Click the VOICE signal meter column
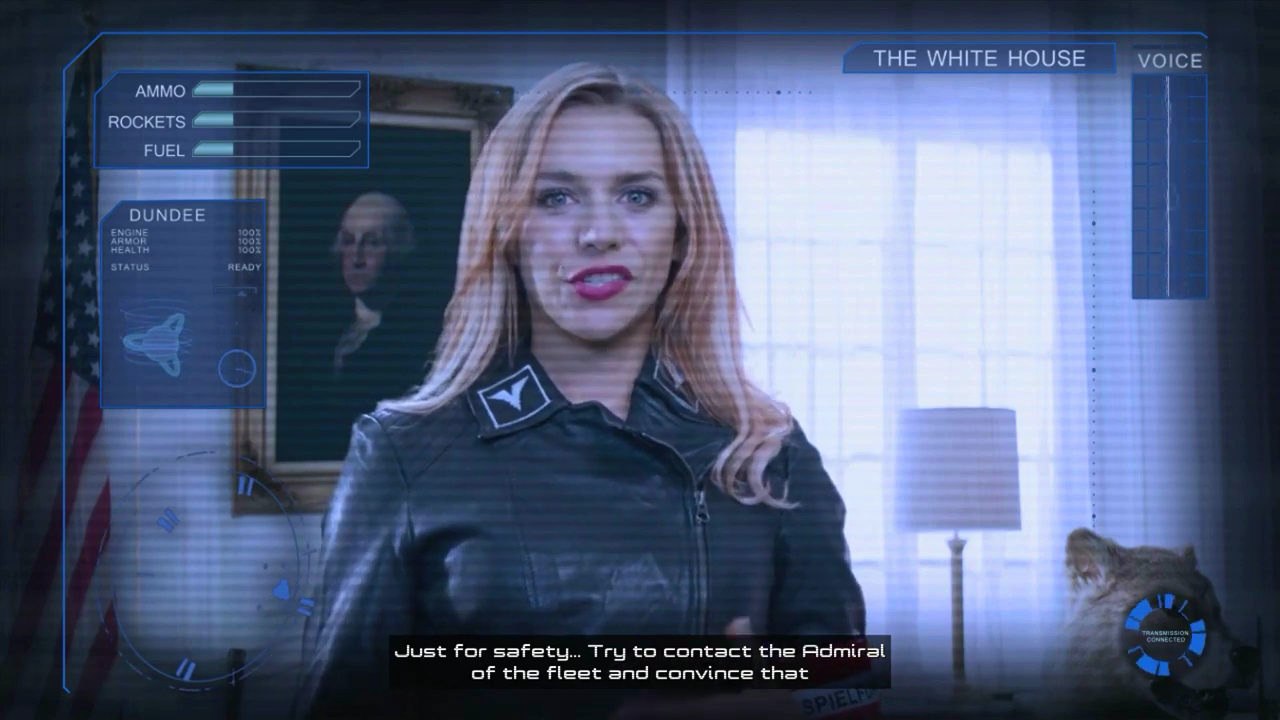This screenshot has width=1280, height=720. (1167, 185)
